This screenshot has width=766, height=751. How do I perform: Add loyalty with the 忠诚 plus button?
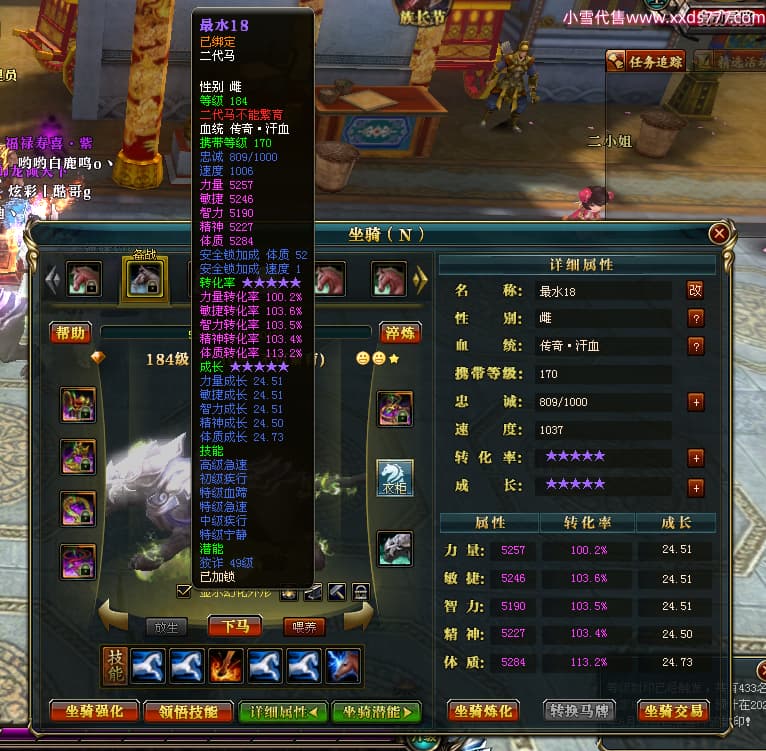coord(696,402)
